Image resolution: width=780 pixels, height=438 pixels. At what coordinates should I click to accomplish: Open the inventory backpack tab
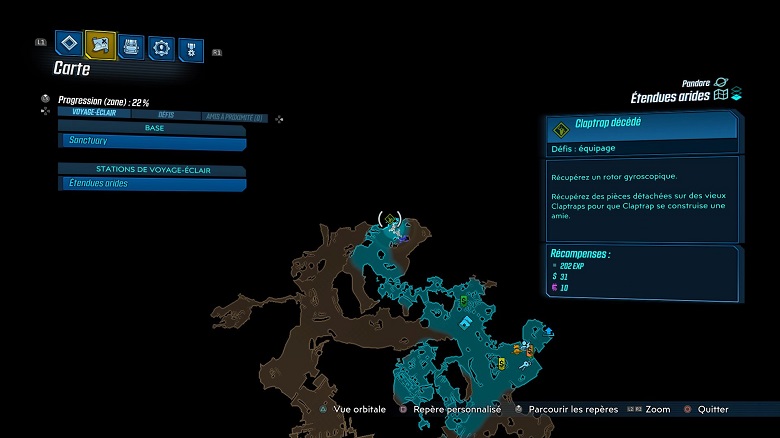(x=131, y=45)
